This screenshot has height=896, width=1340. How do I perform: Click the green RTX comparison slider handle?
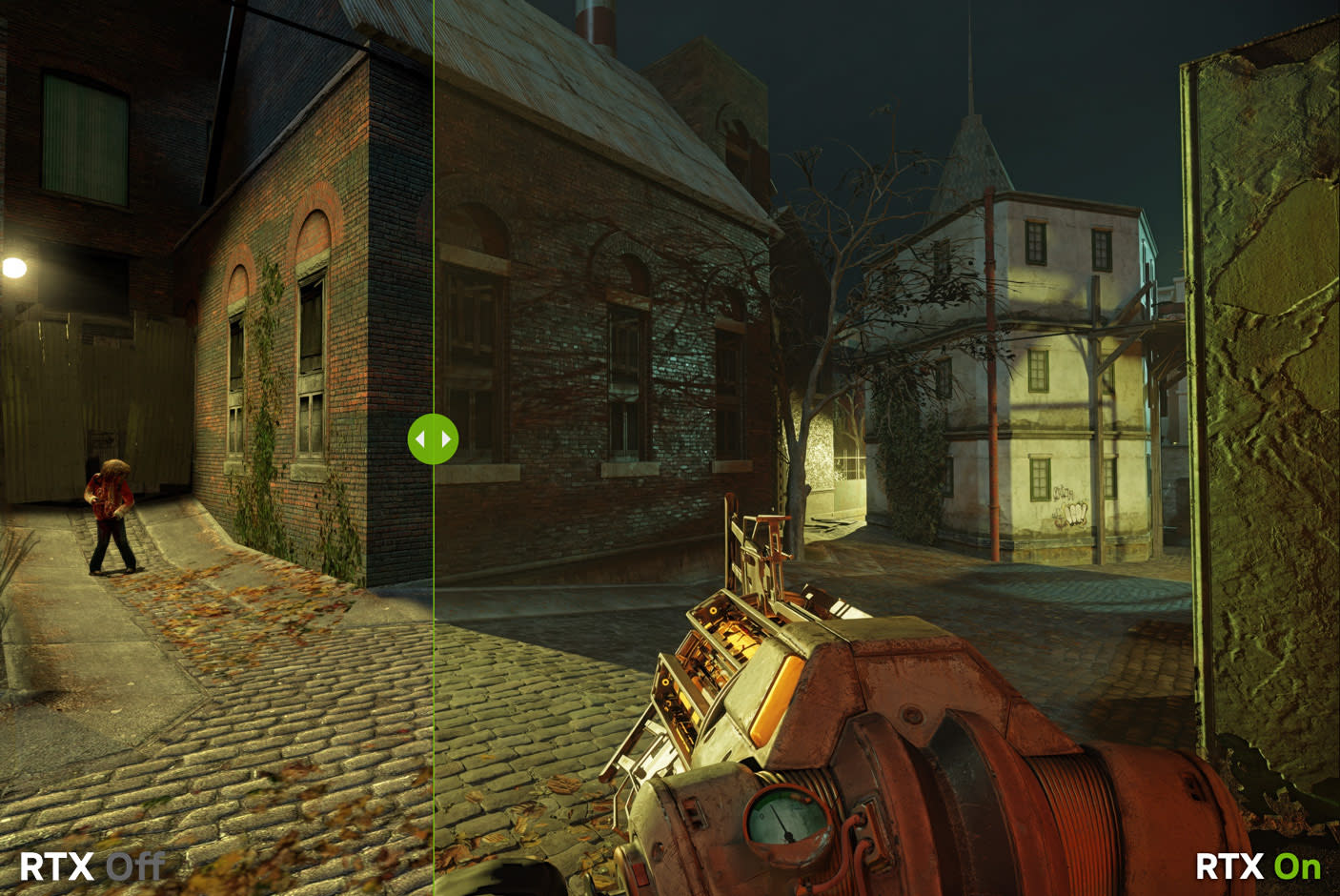[x=433, y=439]
